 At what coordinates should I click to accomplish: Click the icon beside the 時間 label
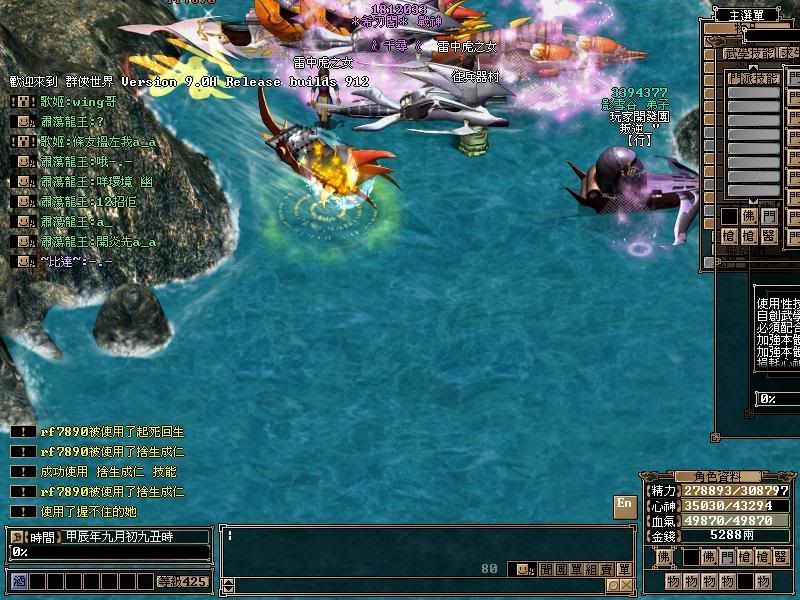tap(17, 537)
